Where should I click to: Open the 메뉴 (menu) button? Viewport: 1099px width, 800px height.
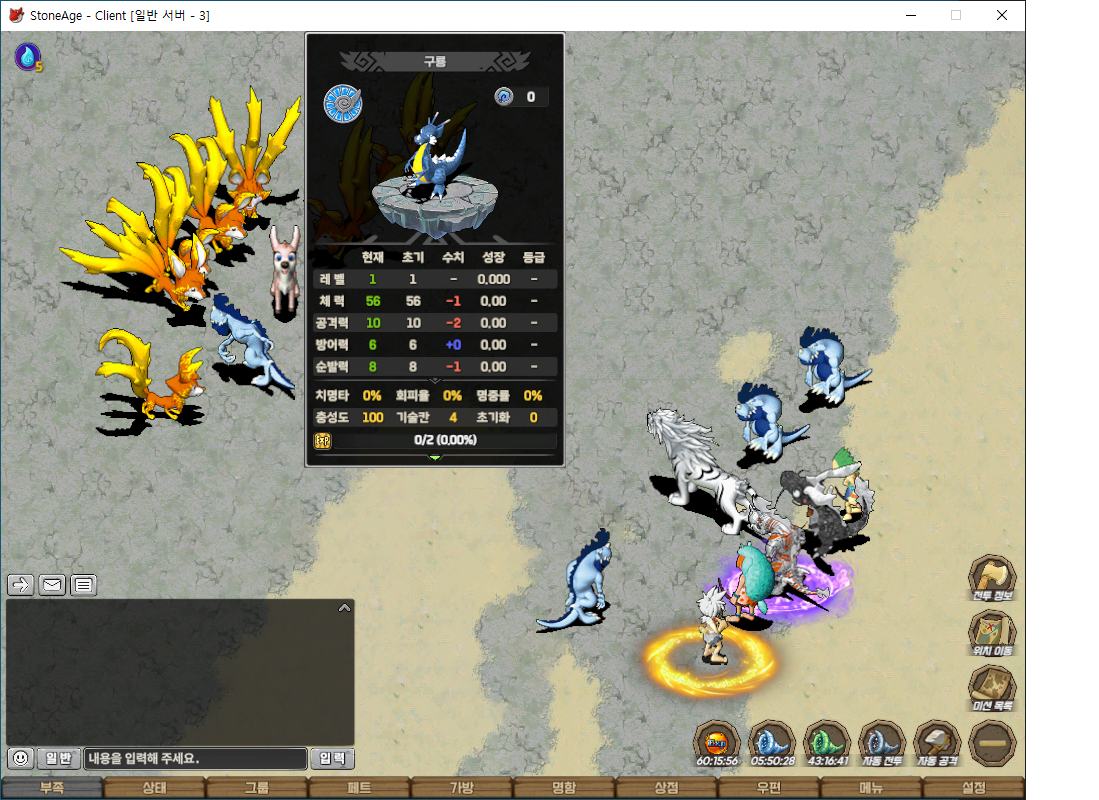tap(871, 788)
